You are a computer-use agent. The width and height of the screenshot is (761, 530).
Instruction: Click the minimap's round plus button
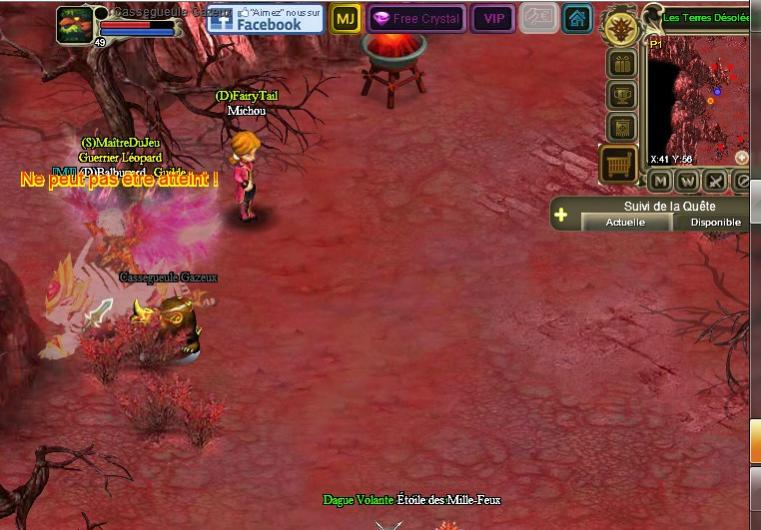pos(742,157)
